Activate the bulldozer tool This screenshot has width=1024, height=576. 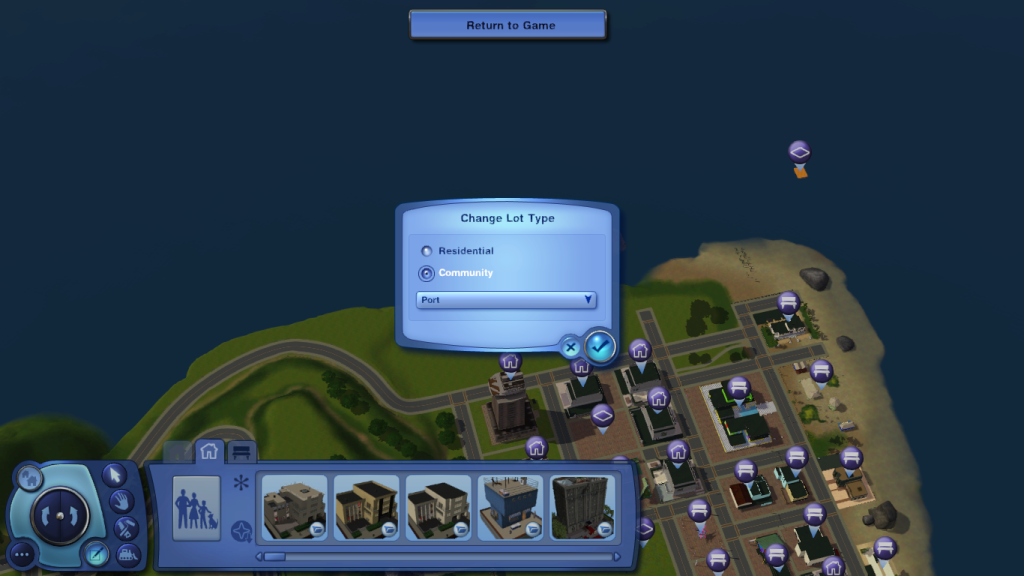click(x=128, y=553)
